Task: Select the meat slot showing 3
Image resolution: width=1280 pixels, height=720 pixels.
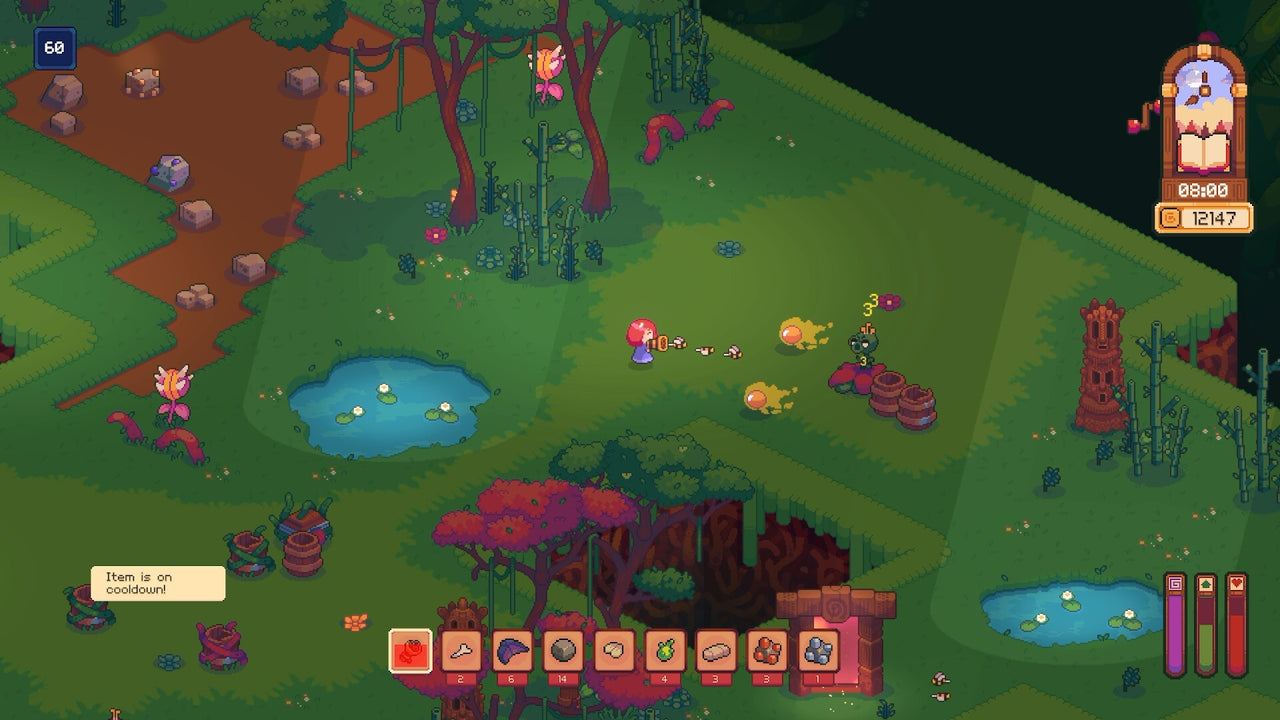Action: [x=716, y=649]
